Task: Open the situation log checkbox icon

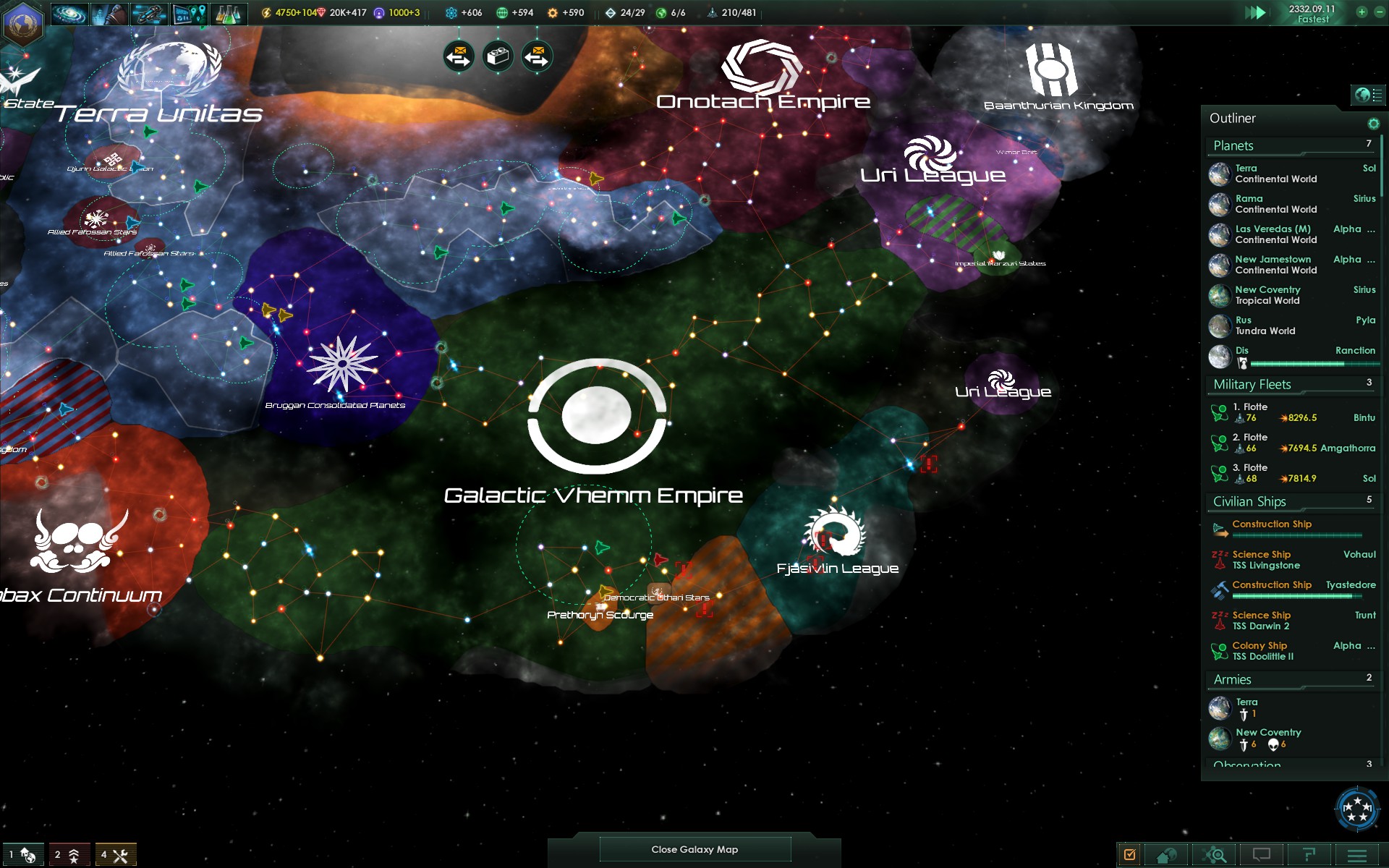Action: click(x=1129, y=855)
